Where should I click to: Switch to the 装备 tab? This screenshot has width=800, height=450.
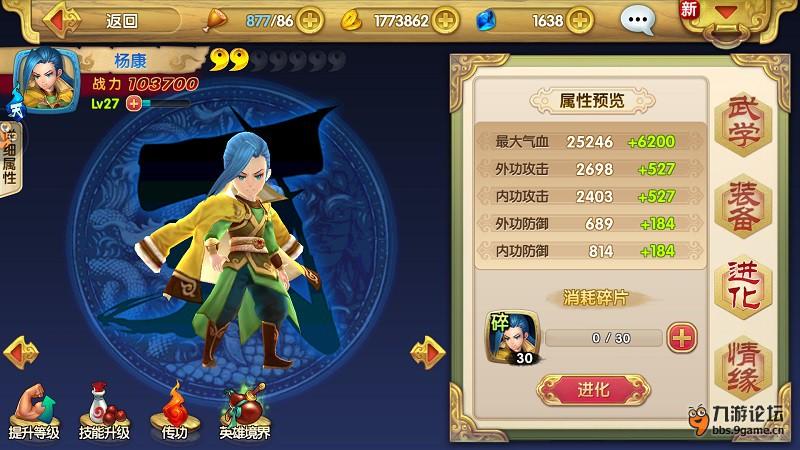pos(742,204)
